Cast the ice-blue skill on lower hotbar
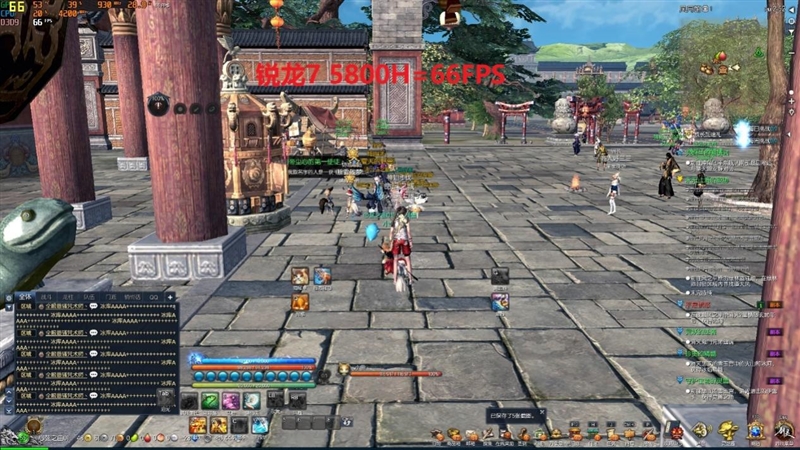 260,425
